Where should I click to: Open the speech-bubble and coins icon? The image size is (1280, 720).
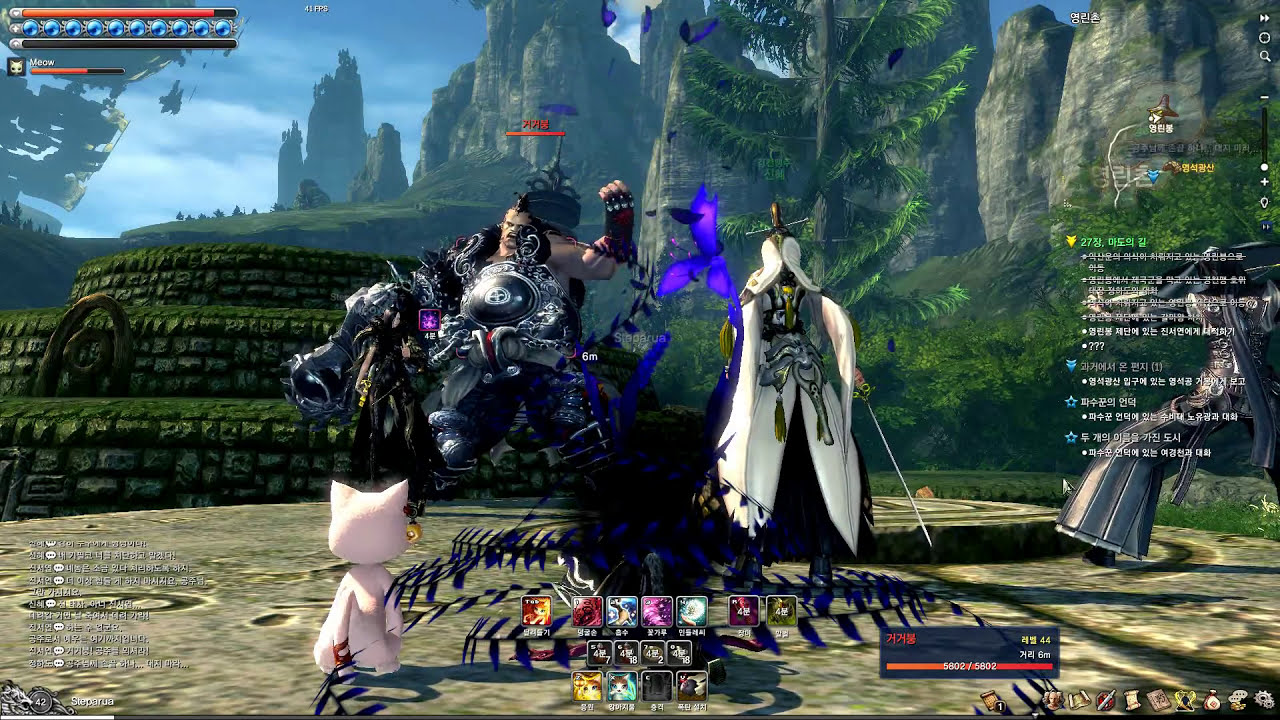point(1238,701)
